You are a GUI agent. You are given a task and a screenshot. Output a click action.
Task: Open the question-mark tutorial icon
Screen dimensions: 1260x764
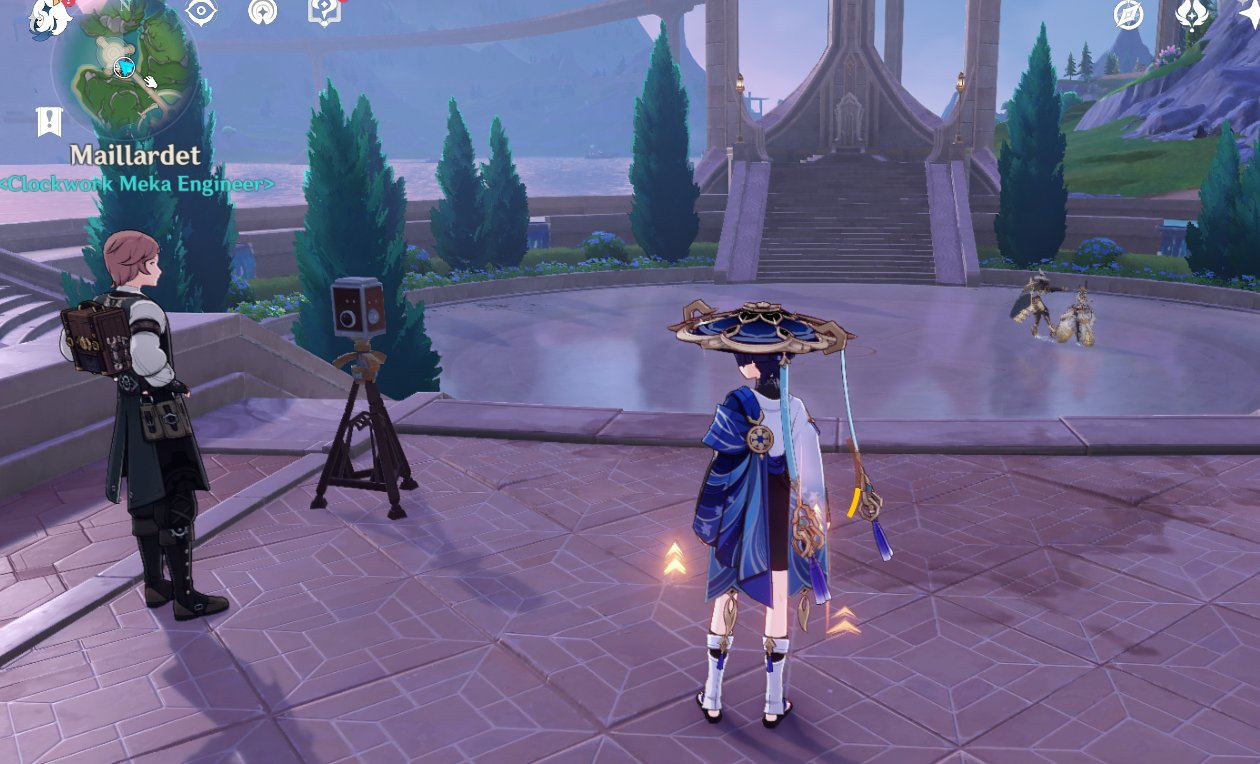click(324, 12)
